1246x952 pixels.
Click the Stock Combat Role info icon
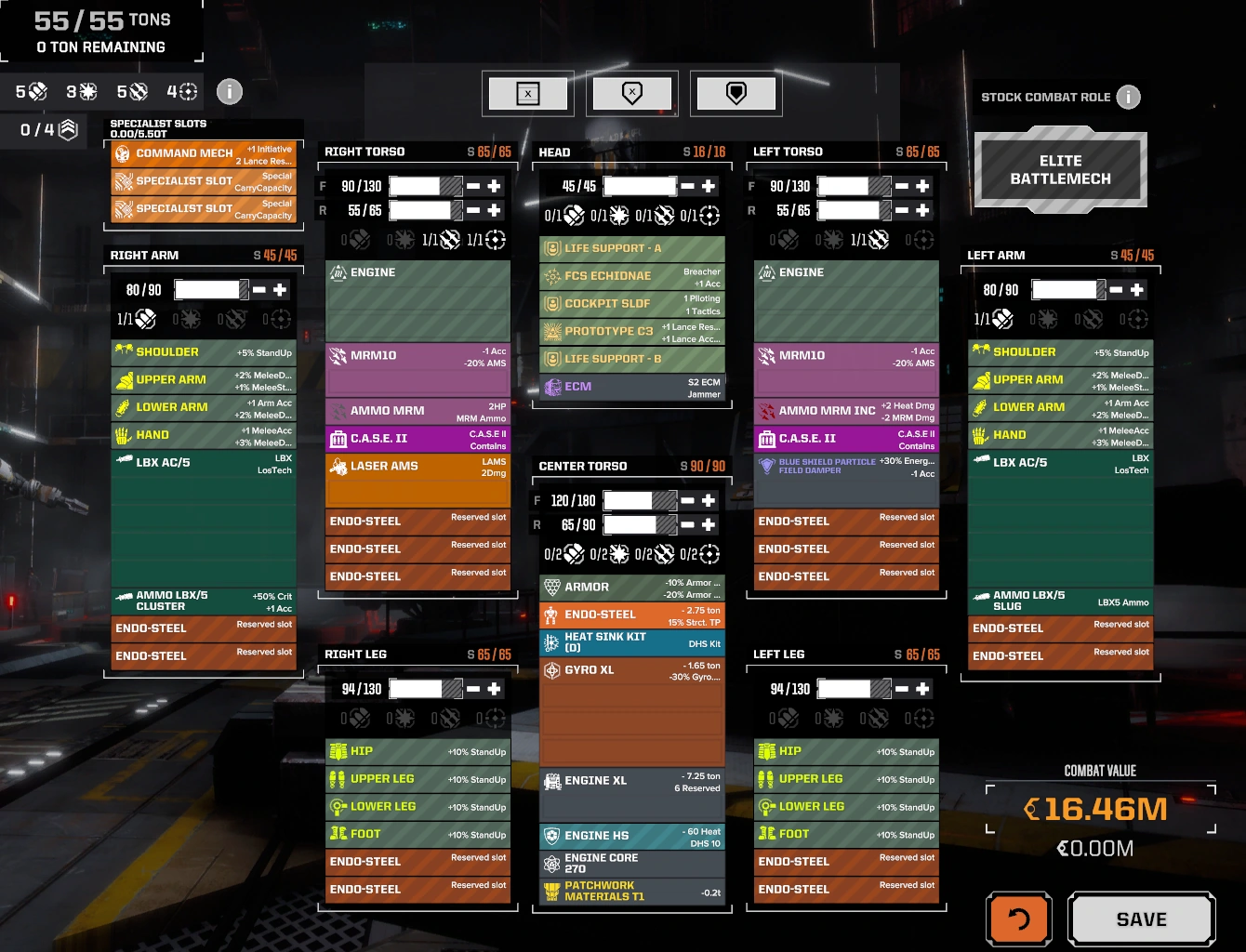[1129, 97]
